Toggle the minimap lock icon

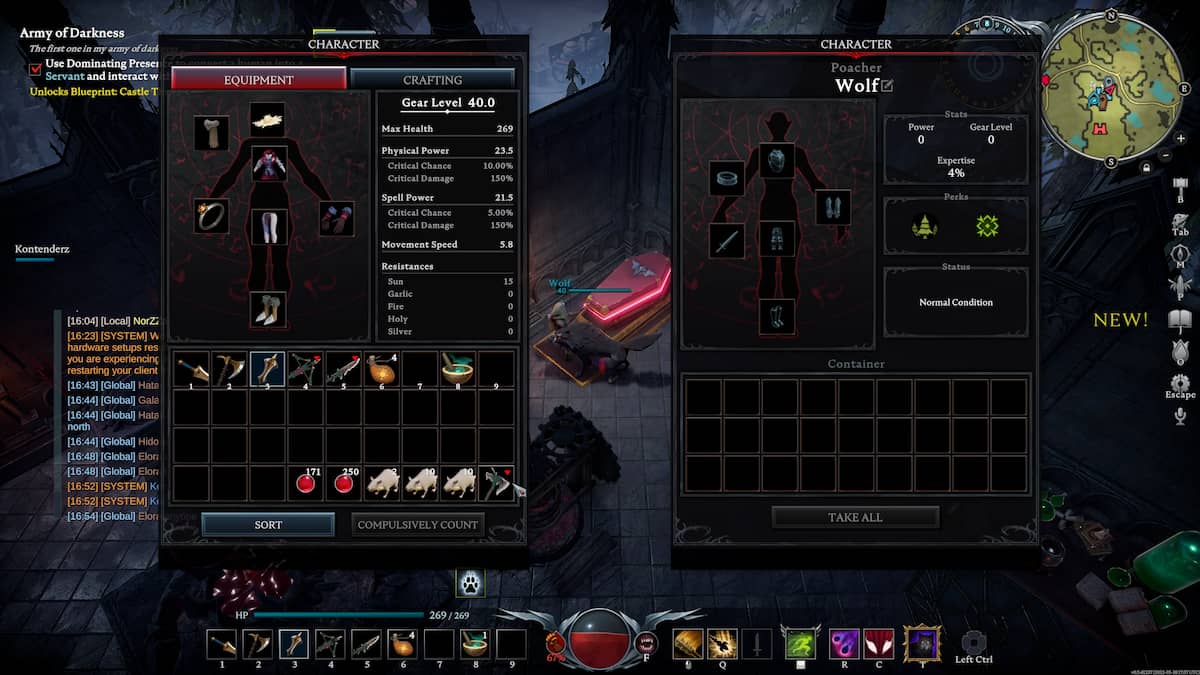point(1147,168)
